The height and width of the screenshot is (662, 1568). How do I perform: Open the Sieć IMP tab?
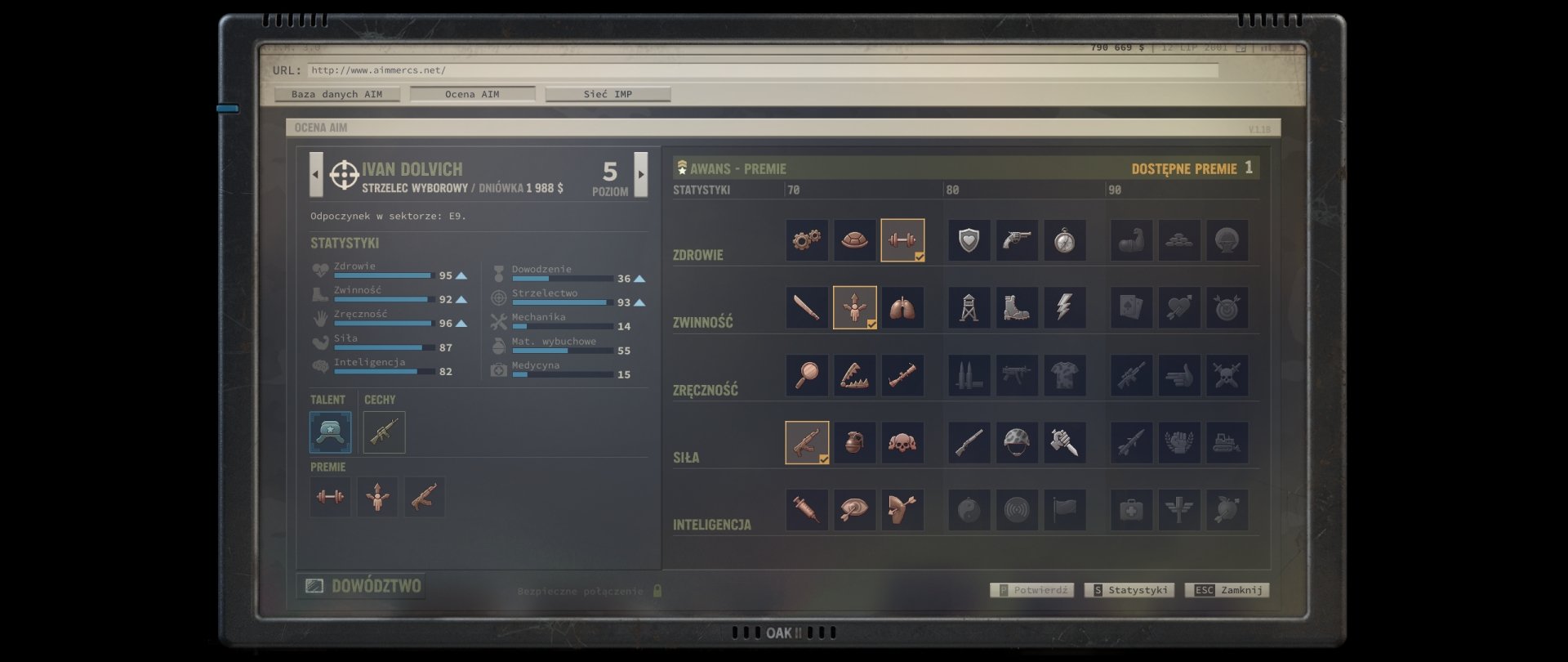[608, 94]
